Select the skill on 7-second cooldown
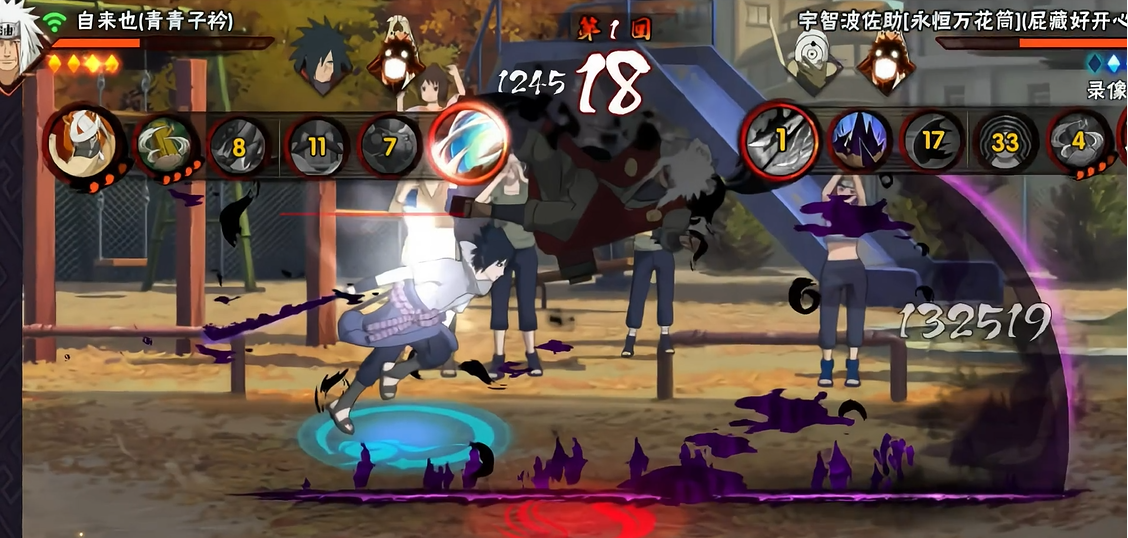 (390, 147)
